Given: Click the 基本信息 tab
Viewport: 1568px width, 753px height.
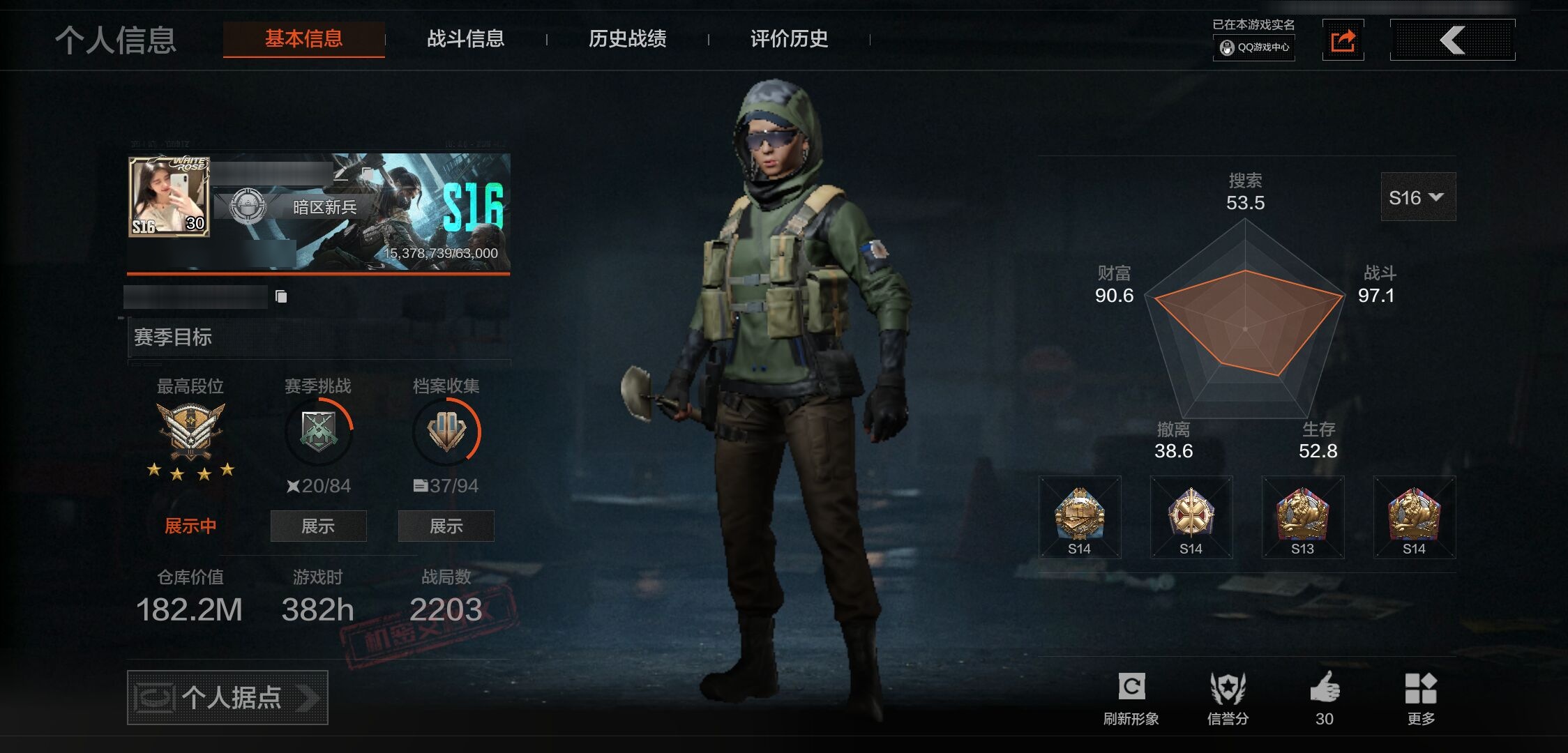Looking at the screenshot, I should click(x=303, y=39).
